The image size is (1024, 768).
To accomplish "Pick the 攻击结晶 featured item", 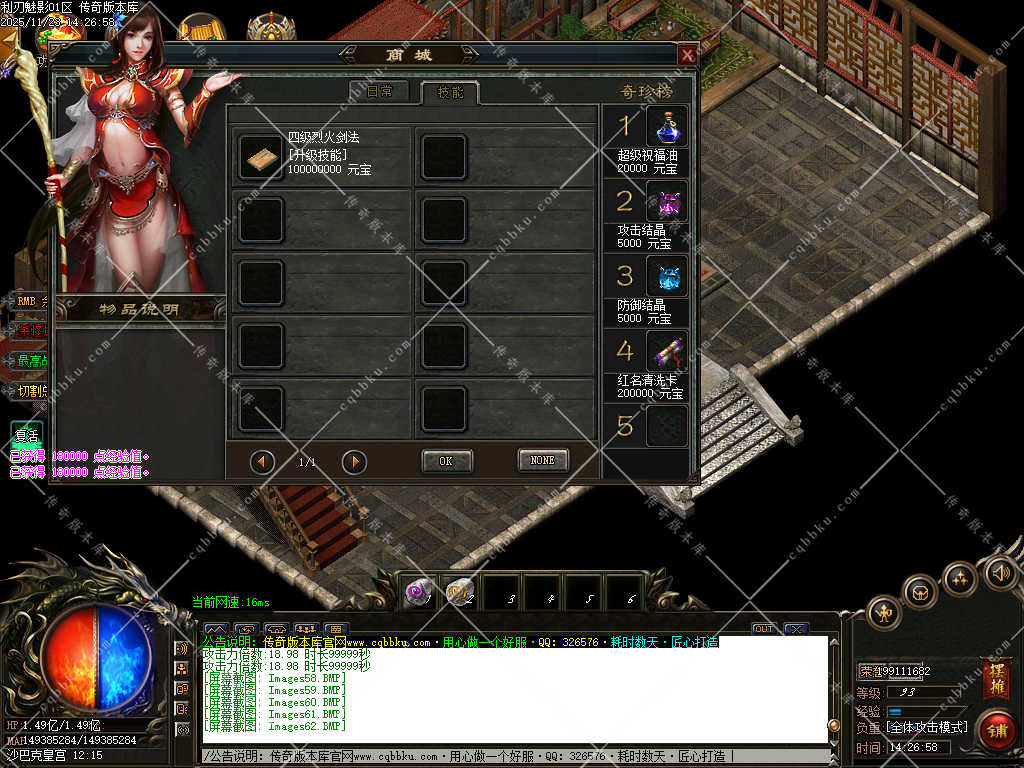I will [666, 201].
